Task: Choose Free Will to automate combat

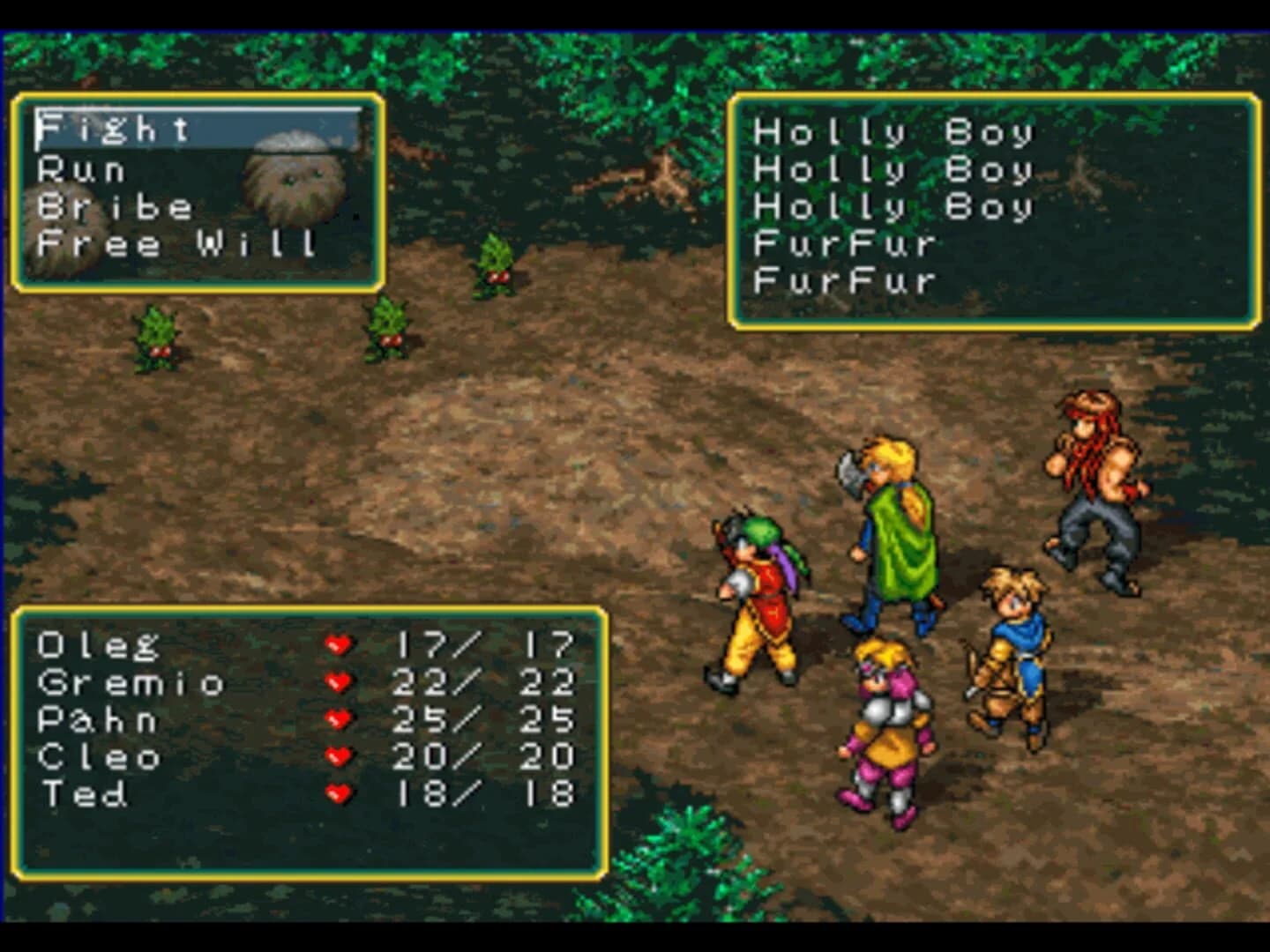Action: (x=176, y=244)
